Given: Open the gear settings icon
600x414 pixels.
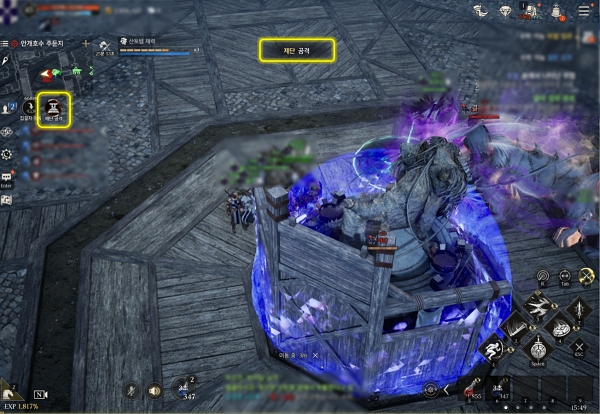Looking at the screenshot, I should pos(7,154).
